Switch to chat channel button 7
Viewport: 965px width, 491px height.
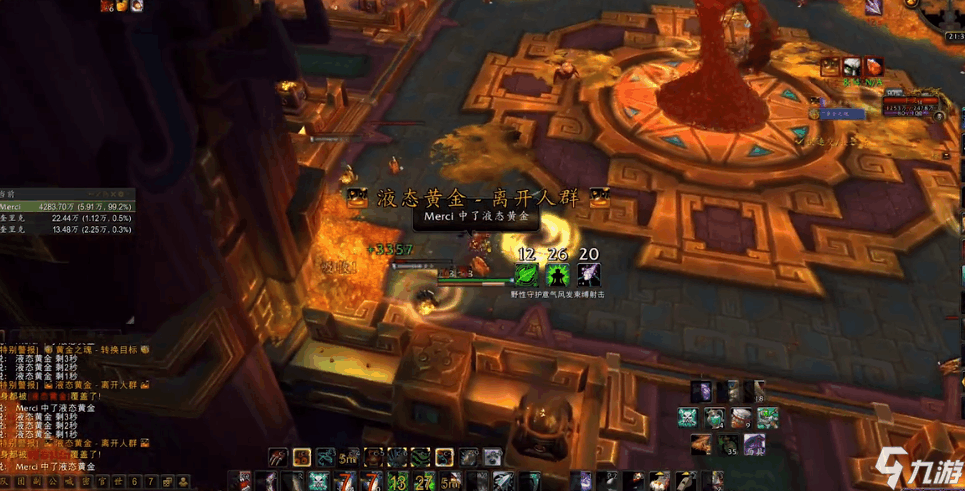pos(151,482)
